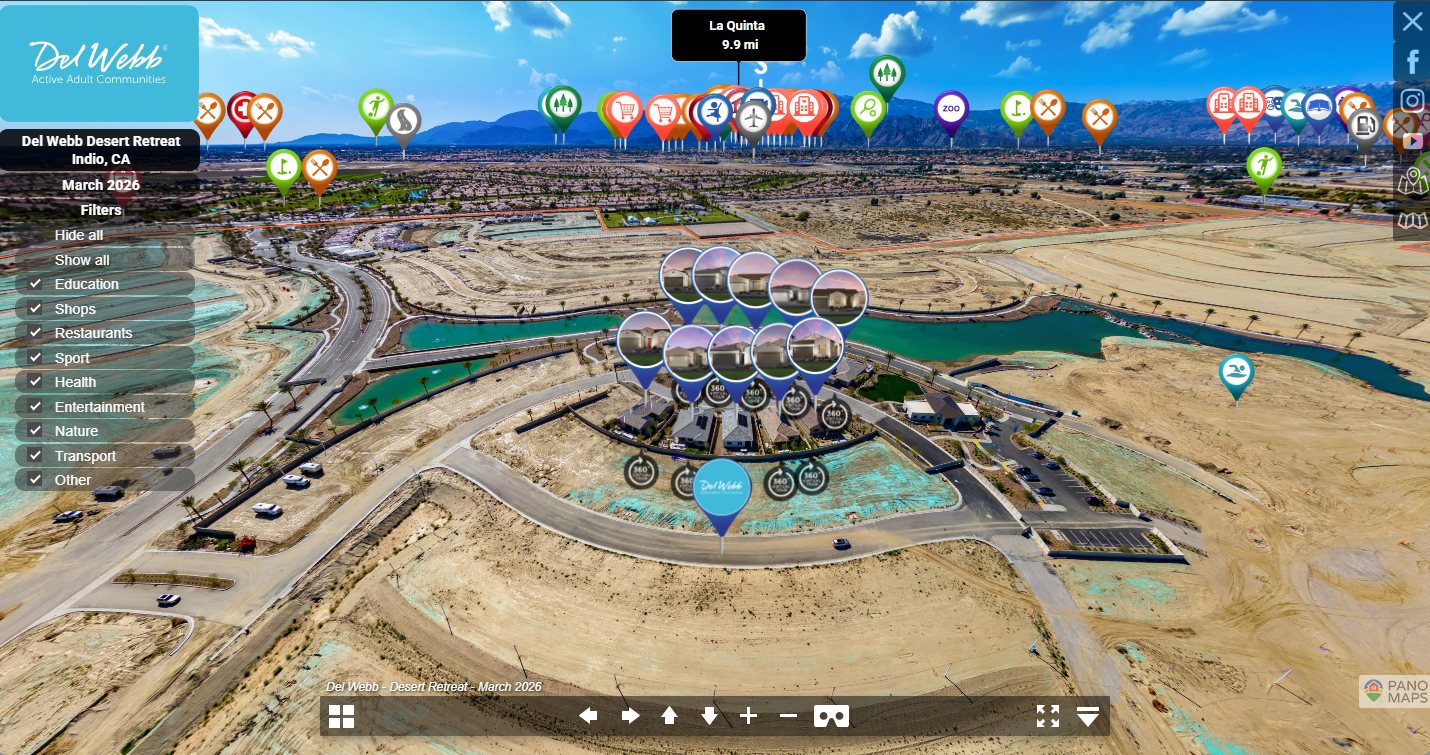Image resolution: width=1430 pixels, height=755 pixels.
Task: Toggle the Nature filter
Action: click(36, 431)
